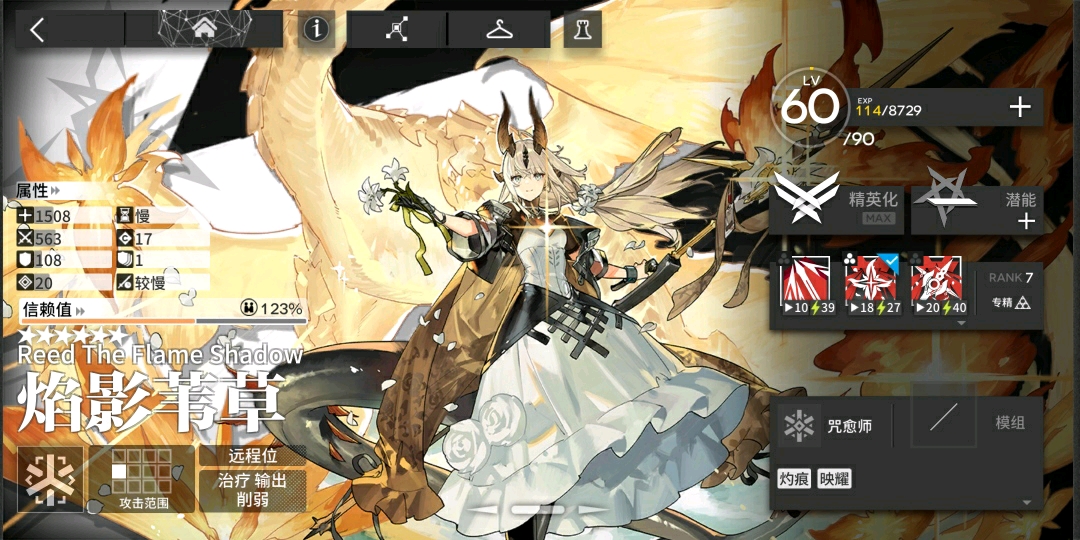Open the RANK 7 skill mastery panel
Viewport: 1080px width, 540px height.
(x=1010, y=290)
